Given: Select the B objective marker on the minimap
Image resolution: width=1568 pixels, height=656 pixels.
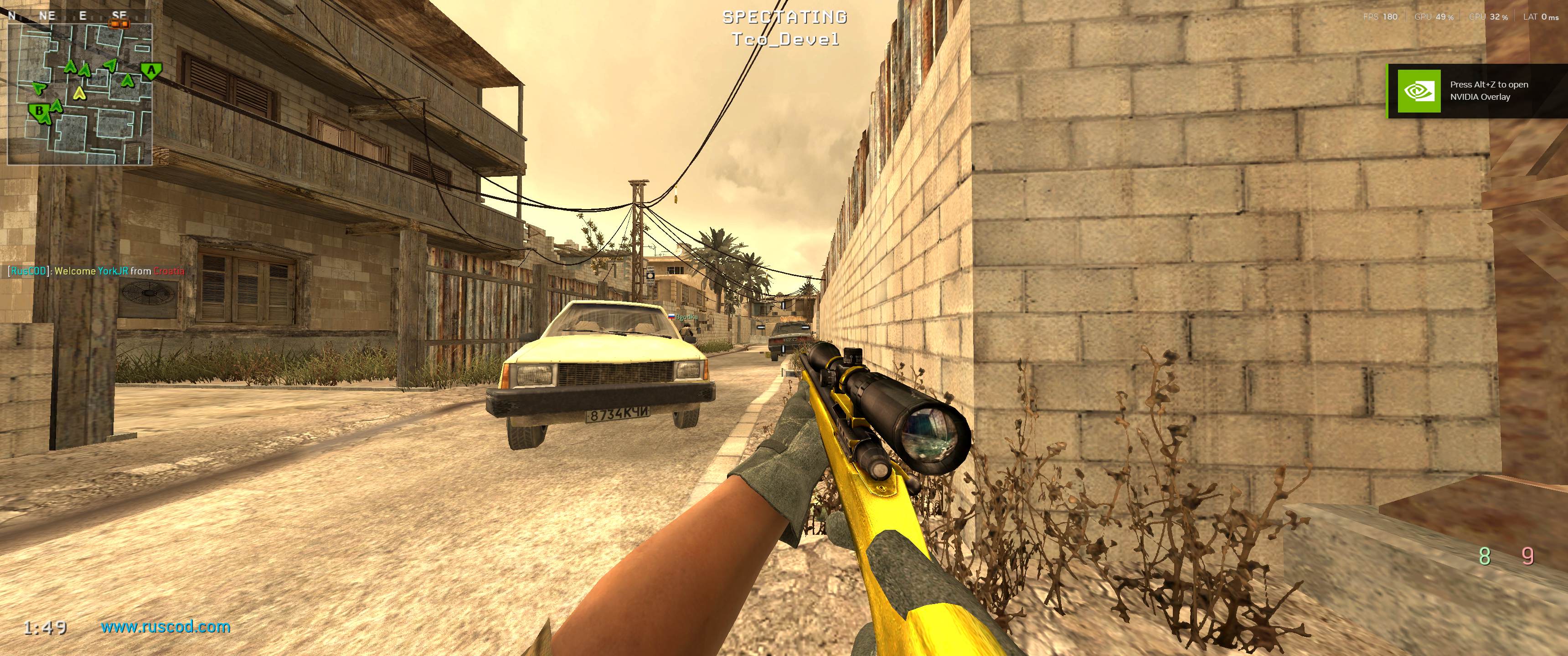Looking at the screenshot, I should click(38, 111).
